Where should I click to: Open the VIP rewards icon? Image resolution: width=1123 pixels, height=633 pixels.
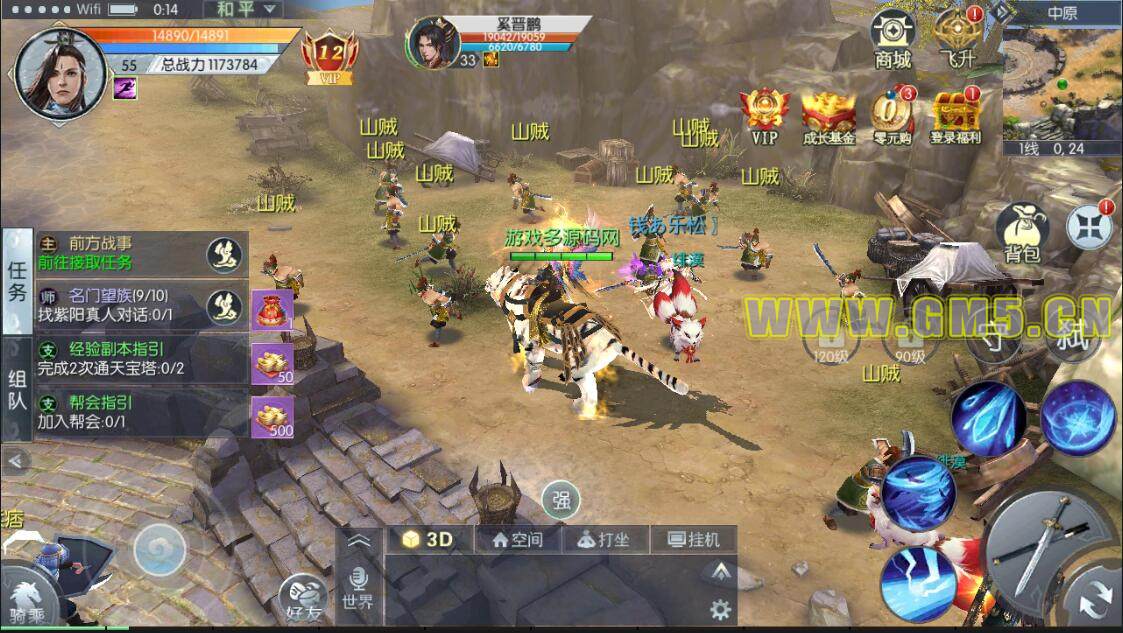pos(764,117)
